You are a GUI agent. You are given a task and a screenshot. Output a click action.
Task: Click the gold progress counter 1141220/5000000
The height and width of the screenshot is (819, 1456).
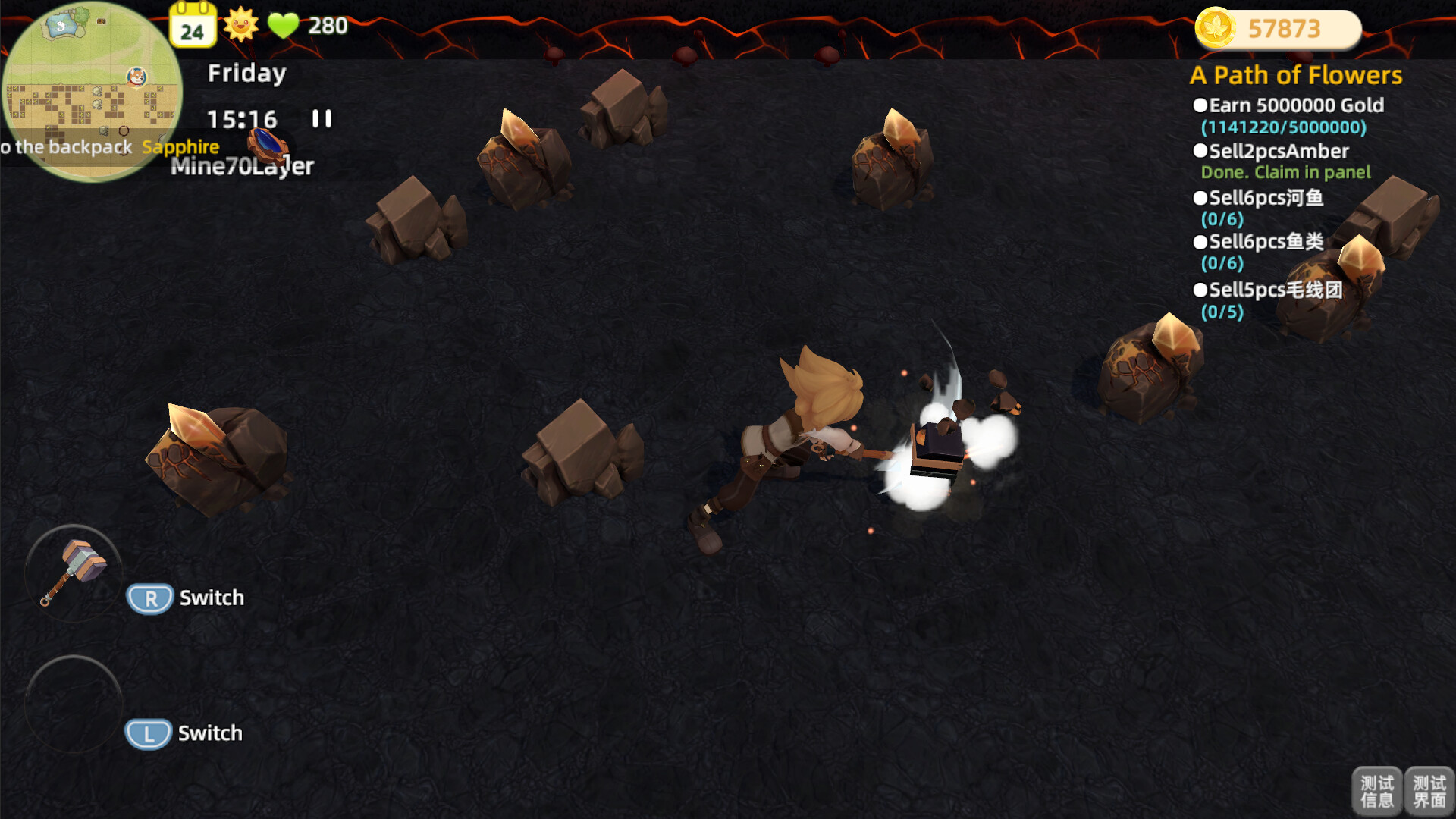tap(1282, 127)
